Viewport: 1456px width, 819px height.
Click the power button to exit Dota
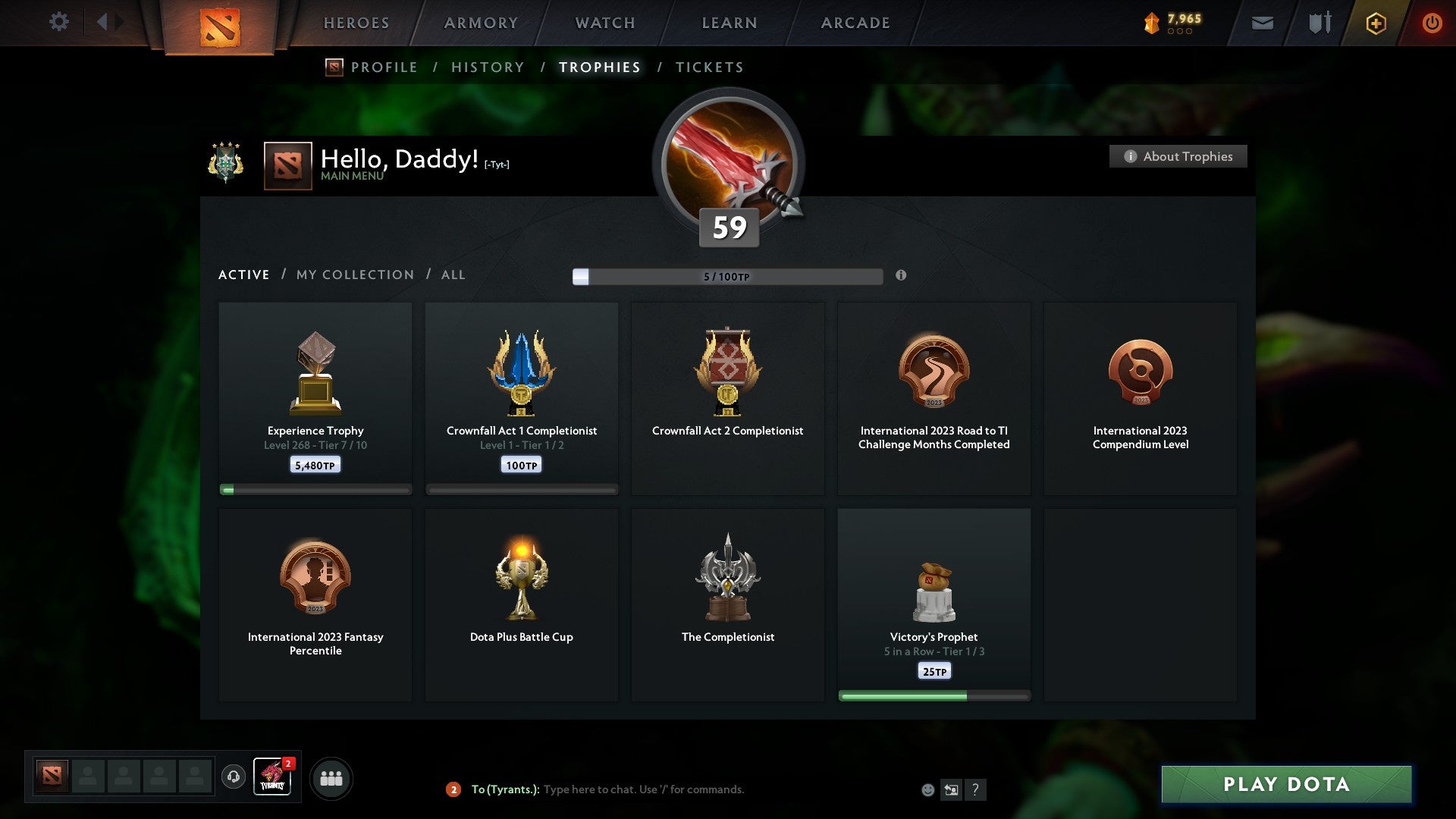[x=1432, y=23]
